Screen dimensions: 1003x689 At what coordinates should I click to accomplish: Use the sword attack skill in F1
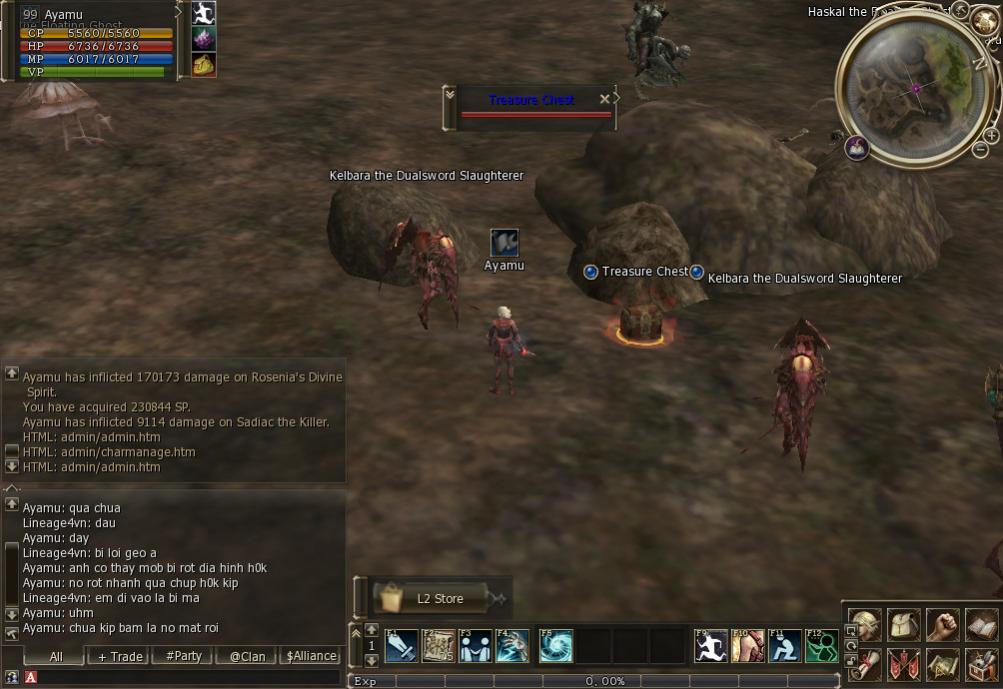[401, 646]
